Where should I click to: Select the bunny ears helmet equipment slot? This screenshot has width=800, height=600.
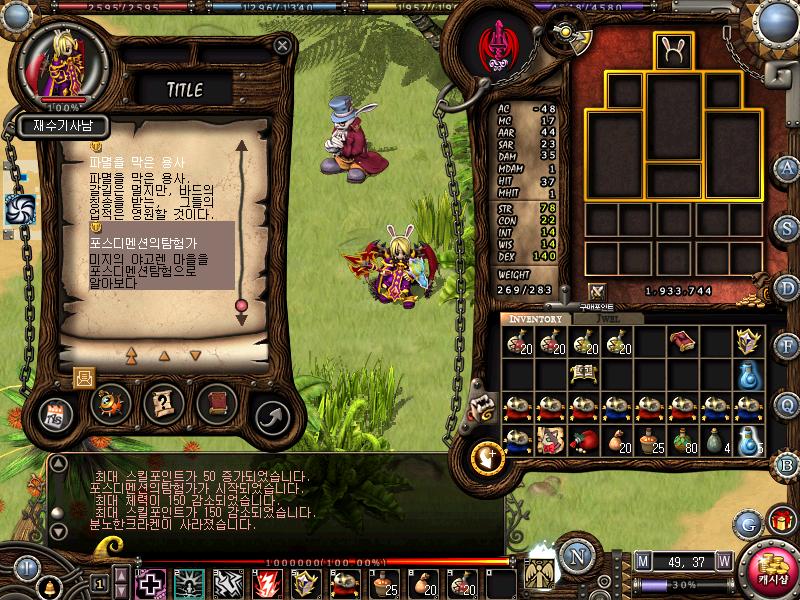coord(673,51)
